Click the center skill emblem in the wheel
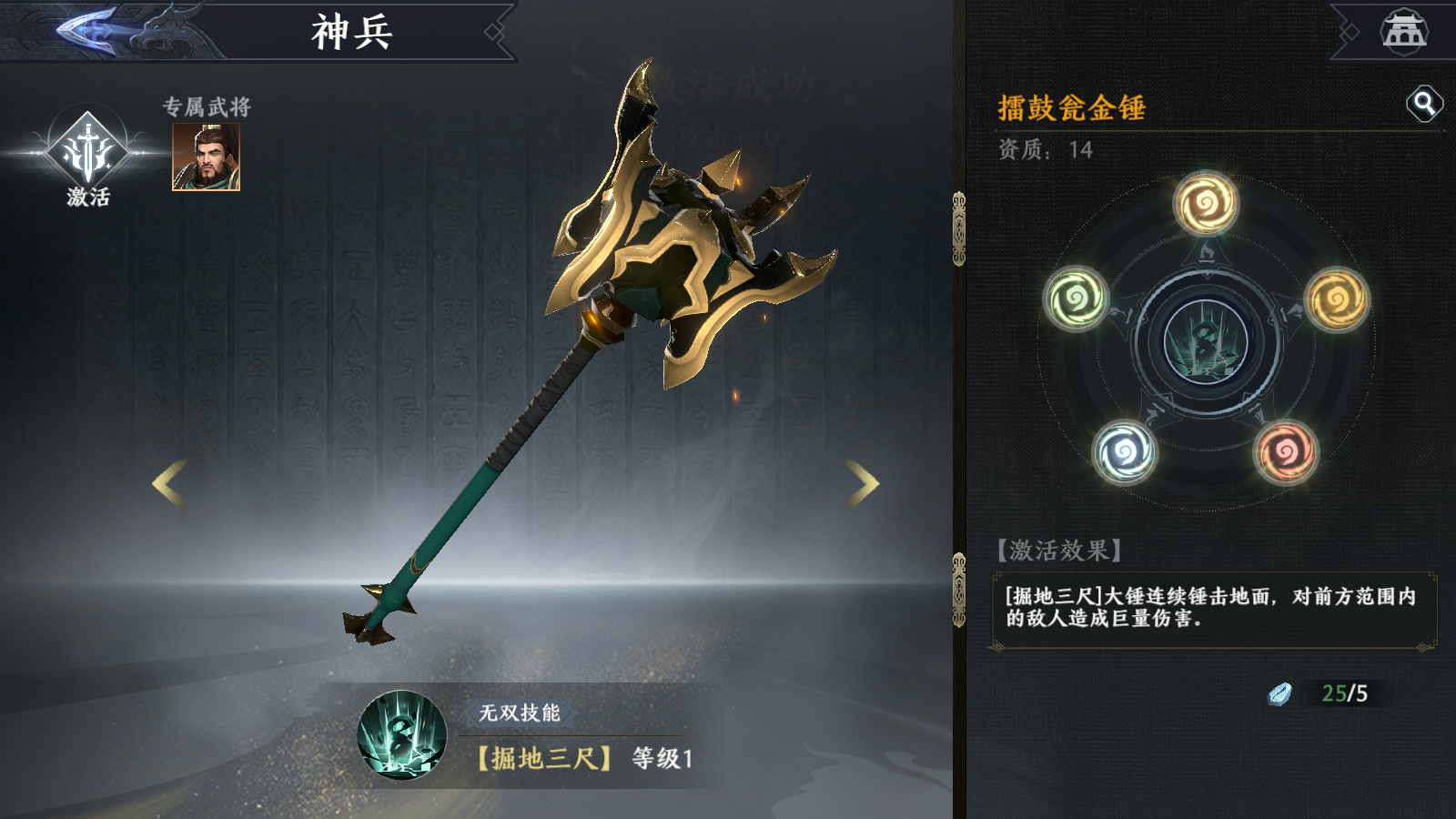The width and height of the screenshot is (1456, 819). point(1206,342)
